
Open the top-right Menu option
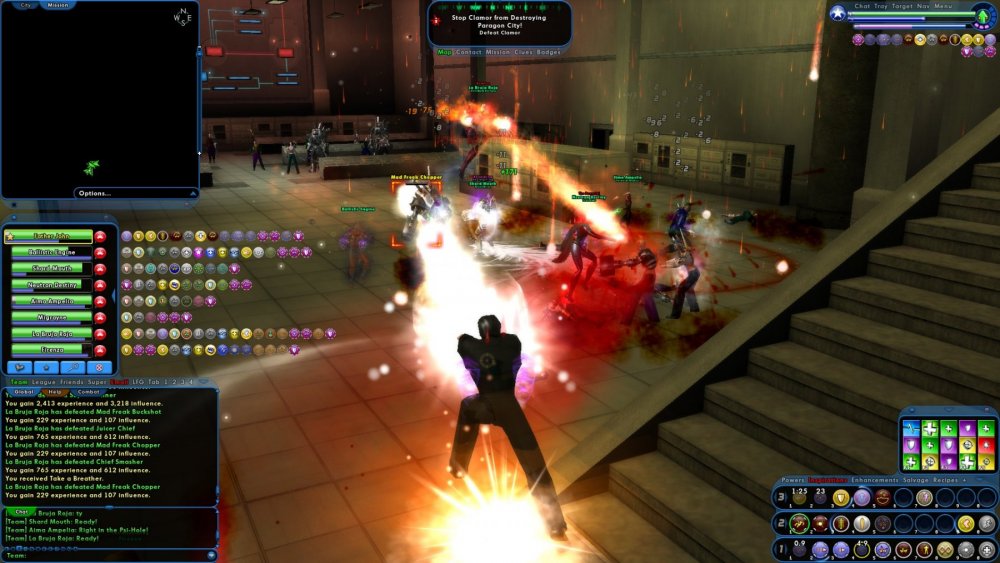[x=944, y=6]
